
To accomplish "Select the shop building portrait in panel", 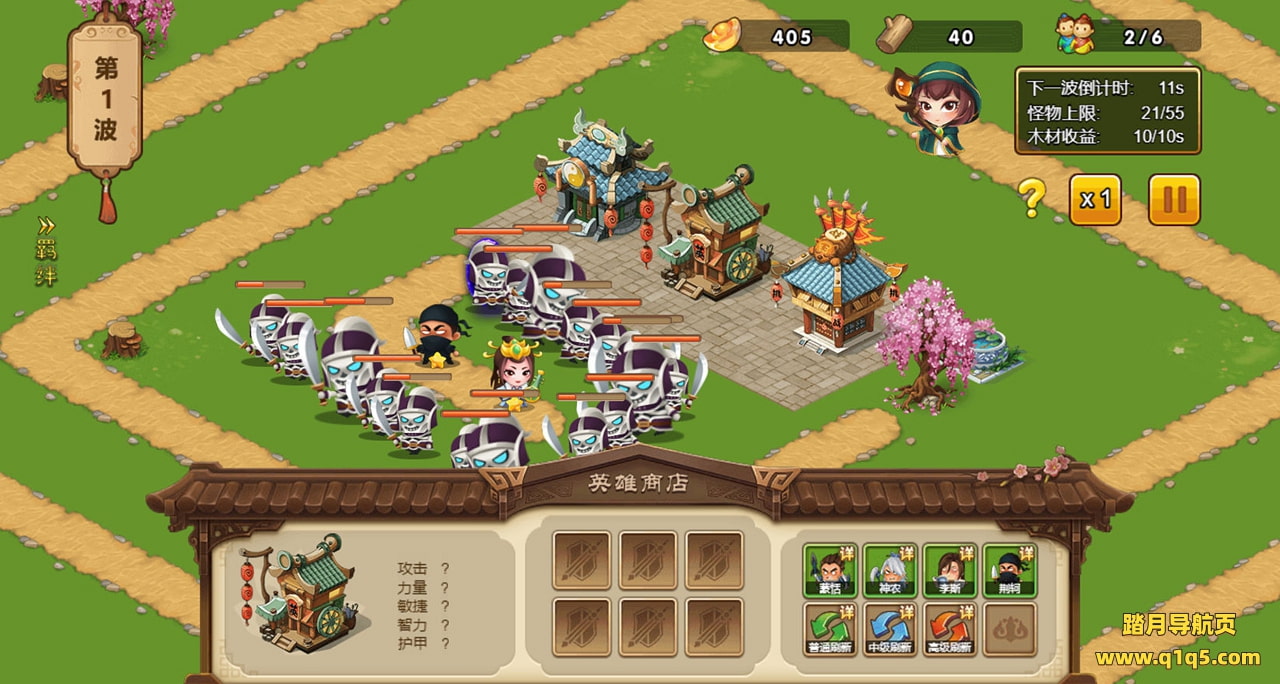I will (x=299, y=593).
